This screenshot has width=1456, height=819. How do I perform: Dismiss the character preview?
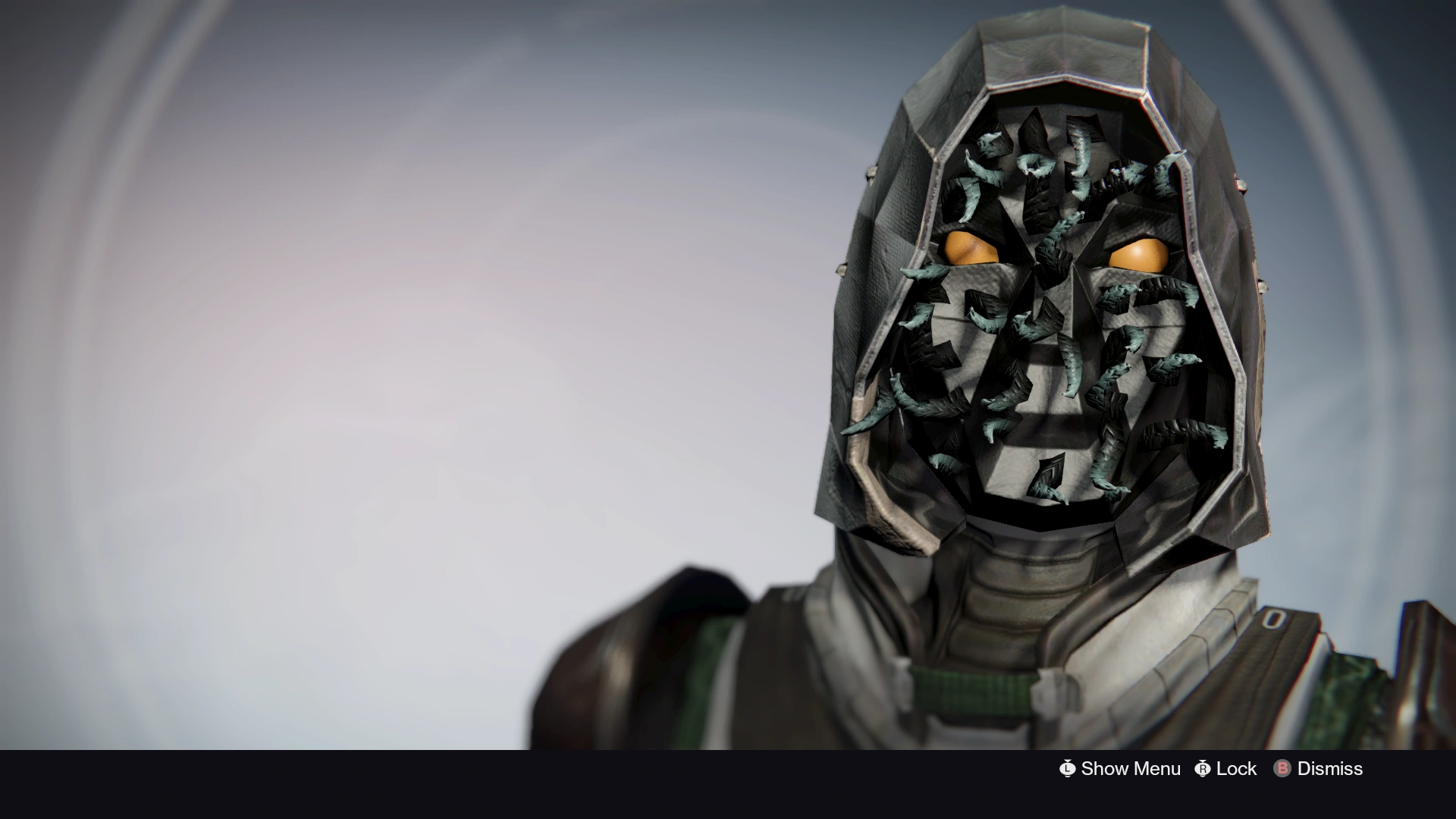[1329, 768]
